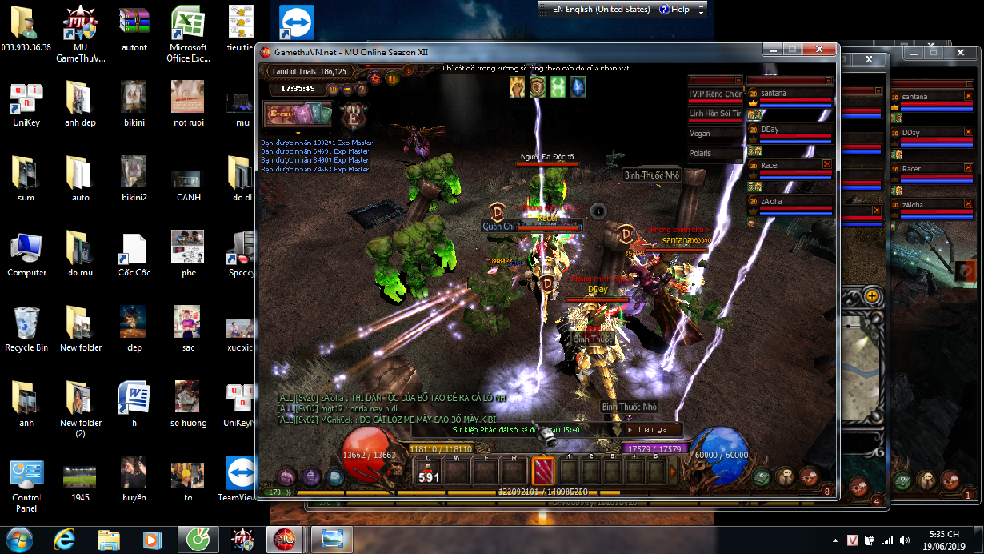Kick Racer with the red X button

[826, 163]
